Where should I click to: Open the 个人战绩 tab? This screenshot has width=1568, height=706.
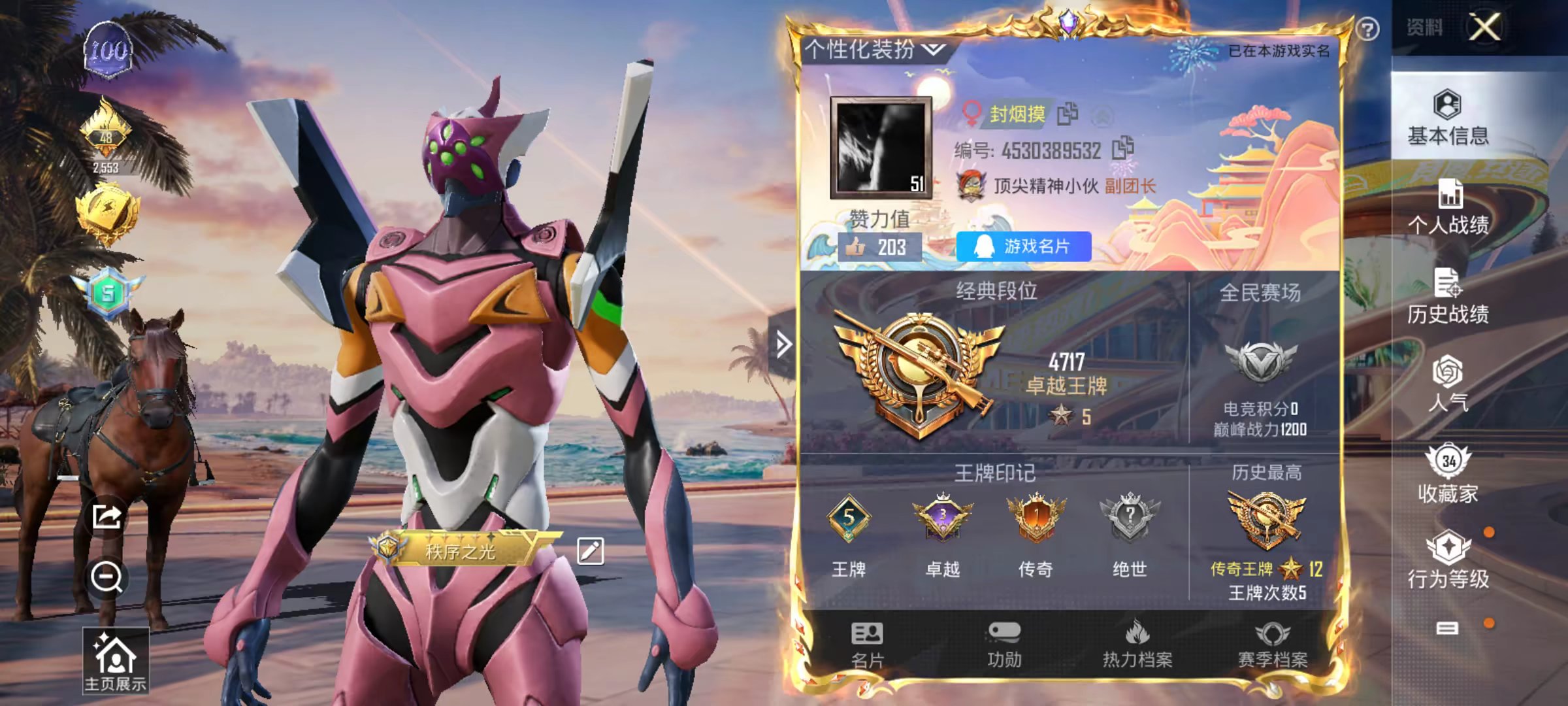click(1448, 207)
